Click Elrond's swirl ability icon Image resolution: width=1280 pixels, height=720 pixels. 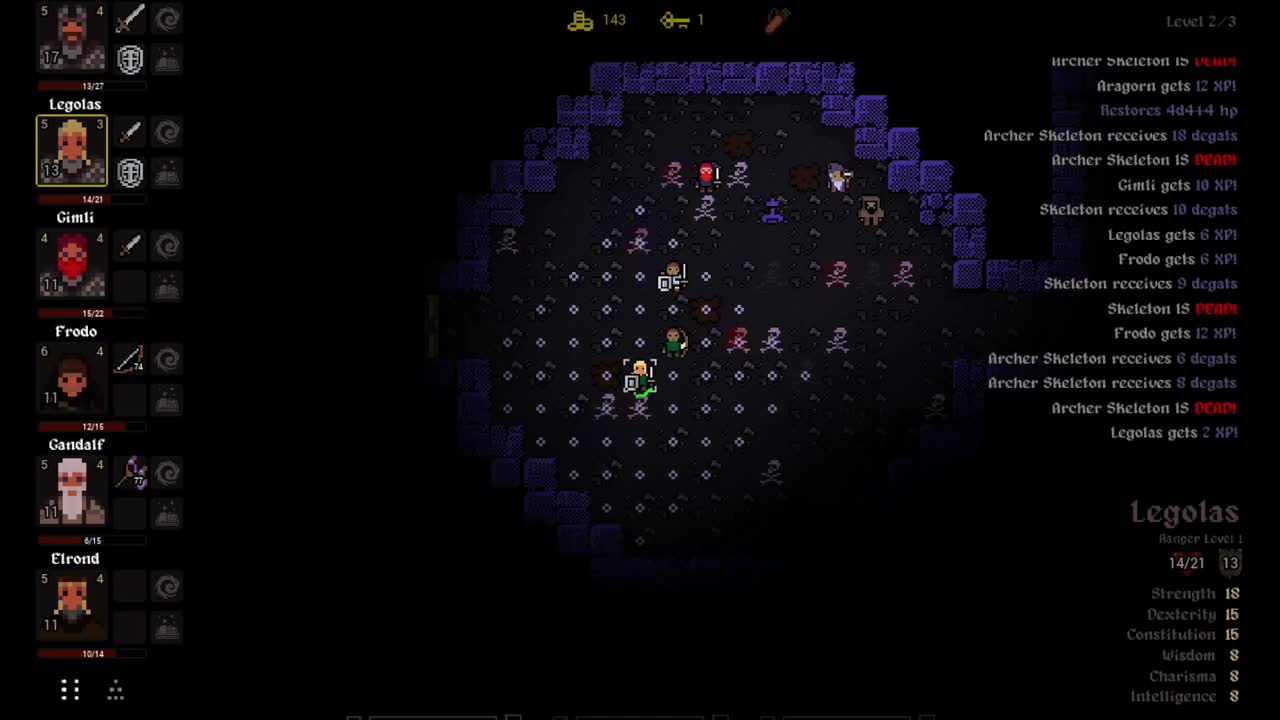[167, 587]
